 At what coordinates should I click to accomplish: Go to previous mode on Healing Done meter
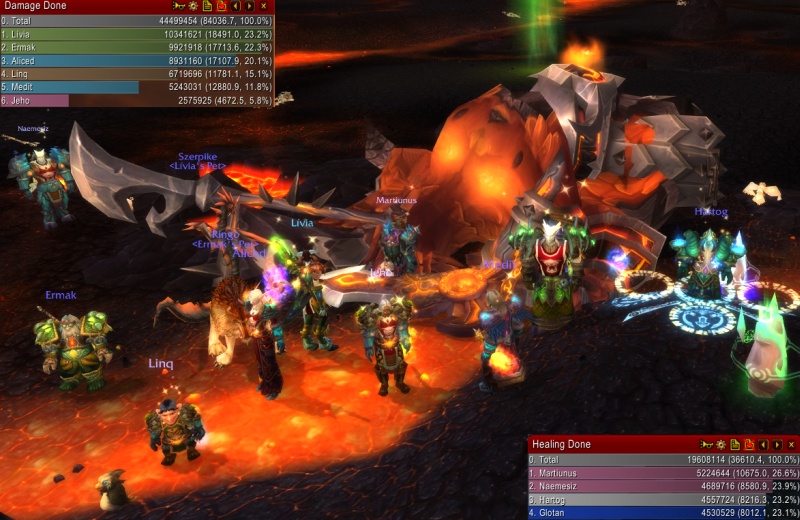point(763,444)
